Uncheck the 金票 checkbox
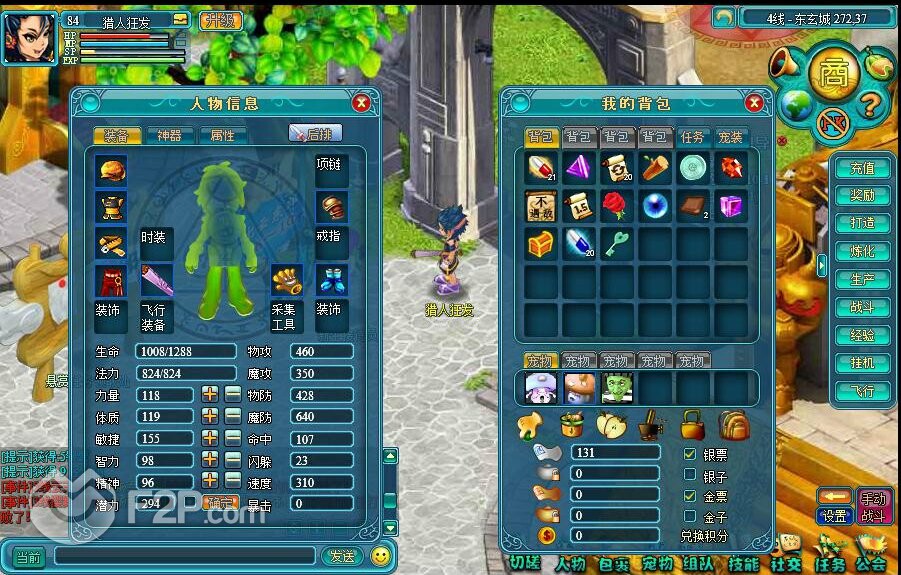Screen dimensions: 901x575 click(x=689, y=495)
